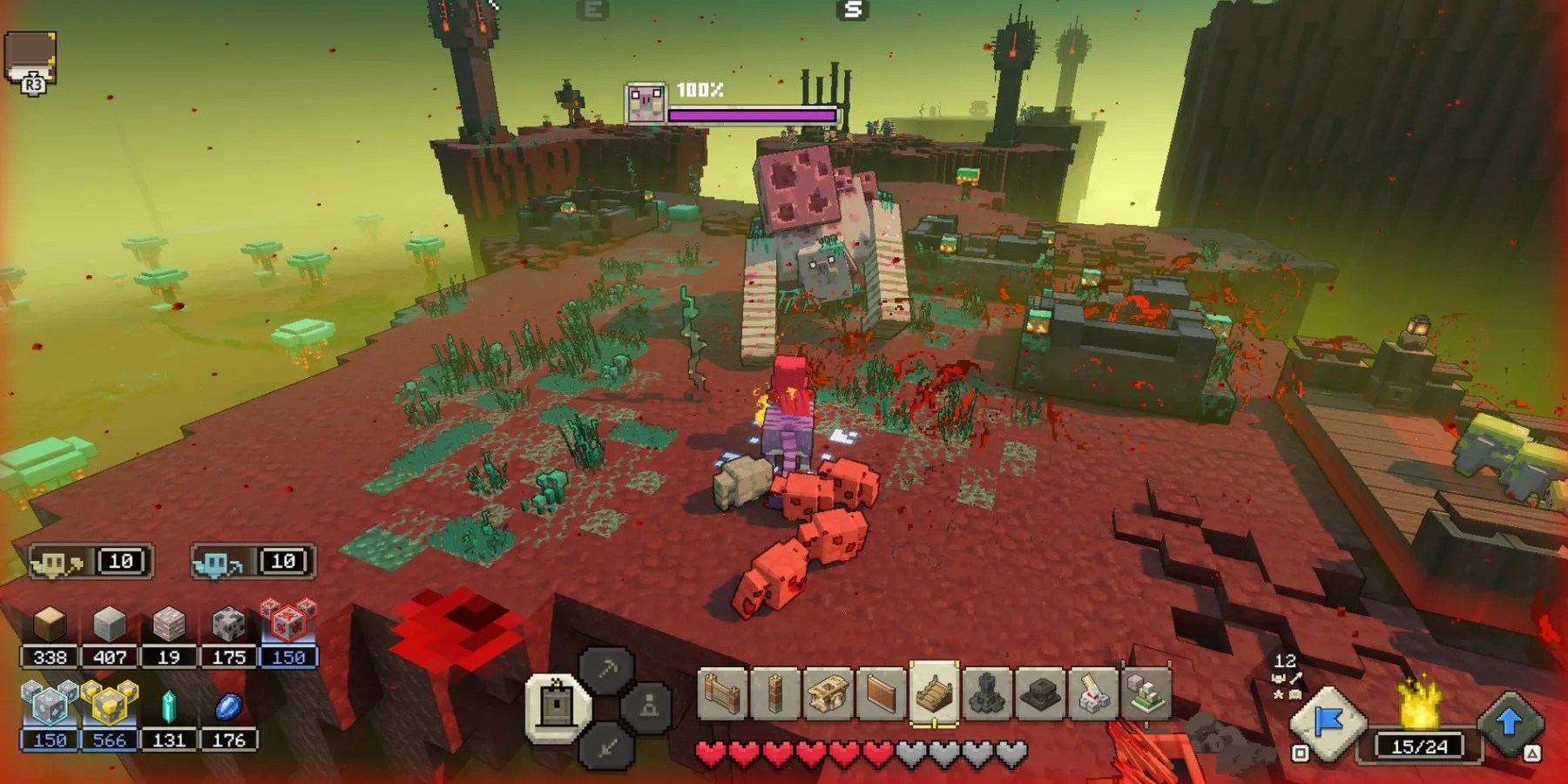The width and height of the screenshot is (1568, 784).
Task: Select the white blocks on grass slot
Action: [x=1146, y=694]
